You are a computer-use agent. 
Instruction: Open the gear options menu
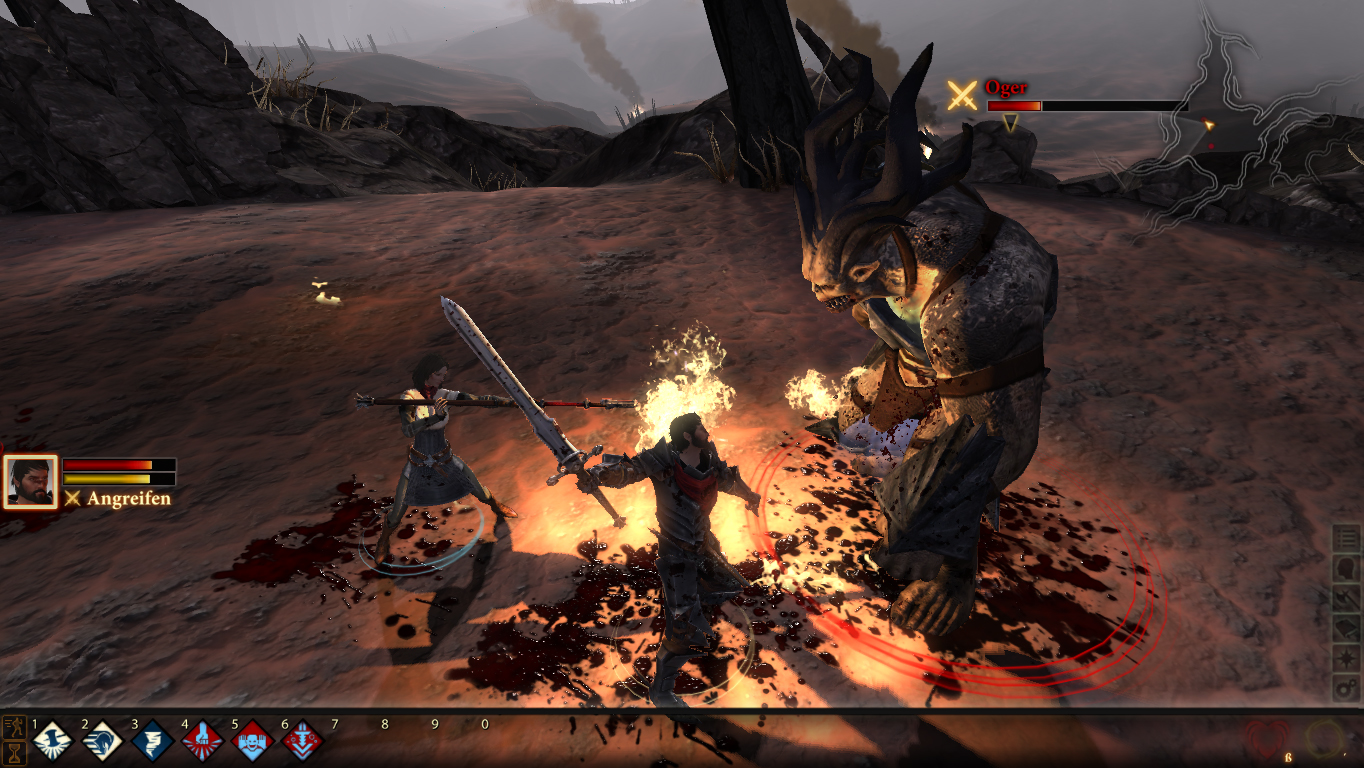pos(1347,688)
